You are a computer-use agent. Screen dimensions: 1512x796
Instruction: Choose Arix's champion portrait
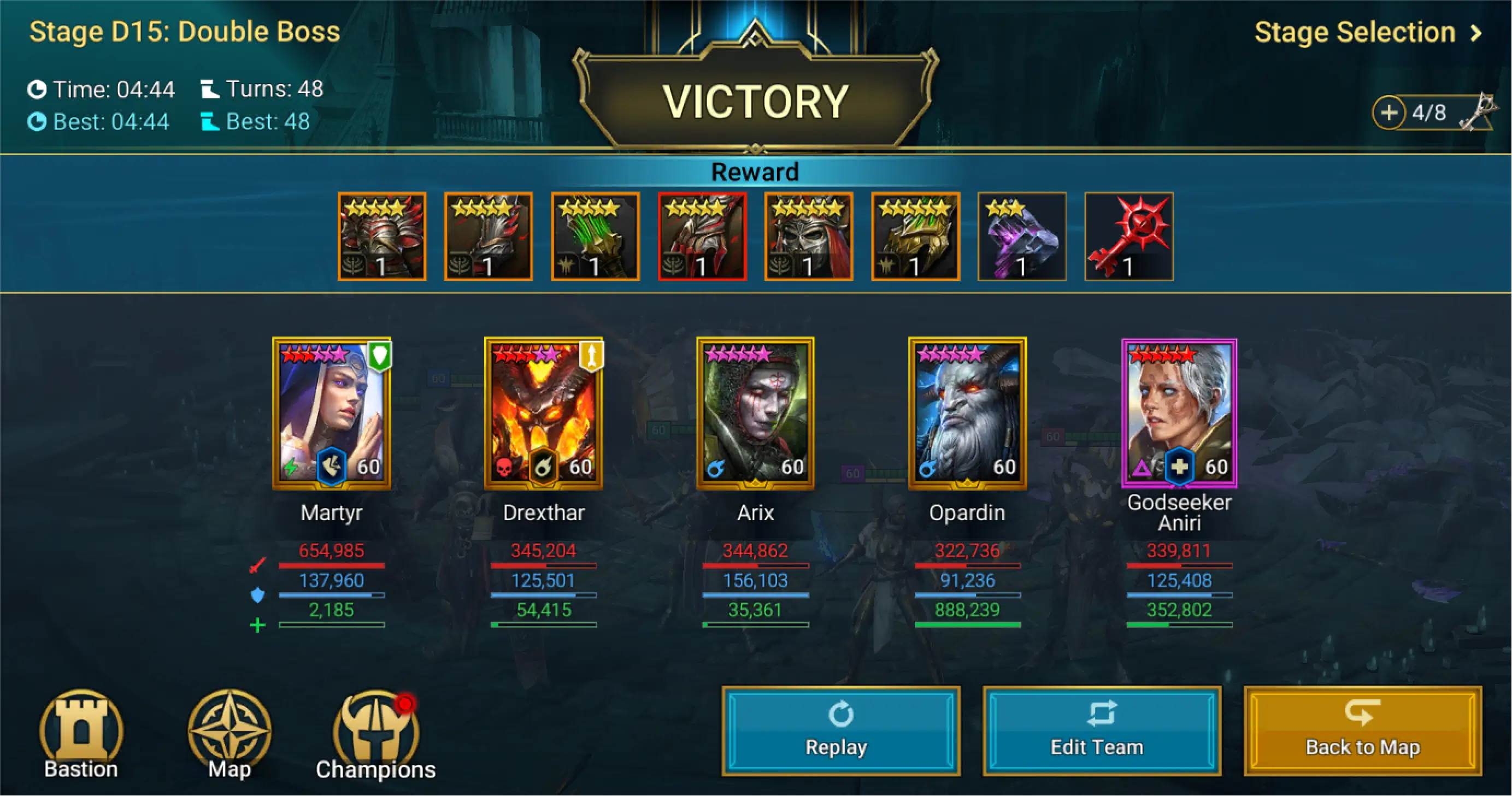(755, 413)
